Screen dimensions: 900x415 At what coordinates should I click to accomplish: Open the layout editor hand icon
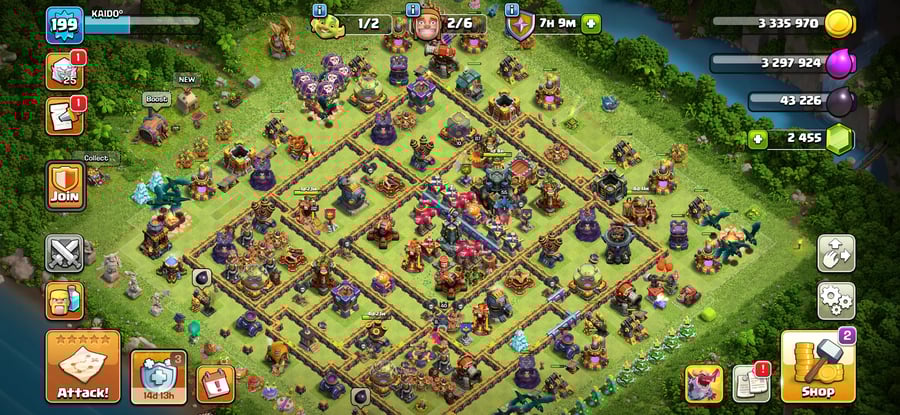(x=835, y=254)
